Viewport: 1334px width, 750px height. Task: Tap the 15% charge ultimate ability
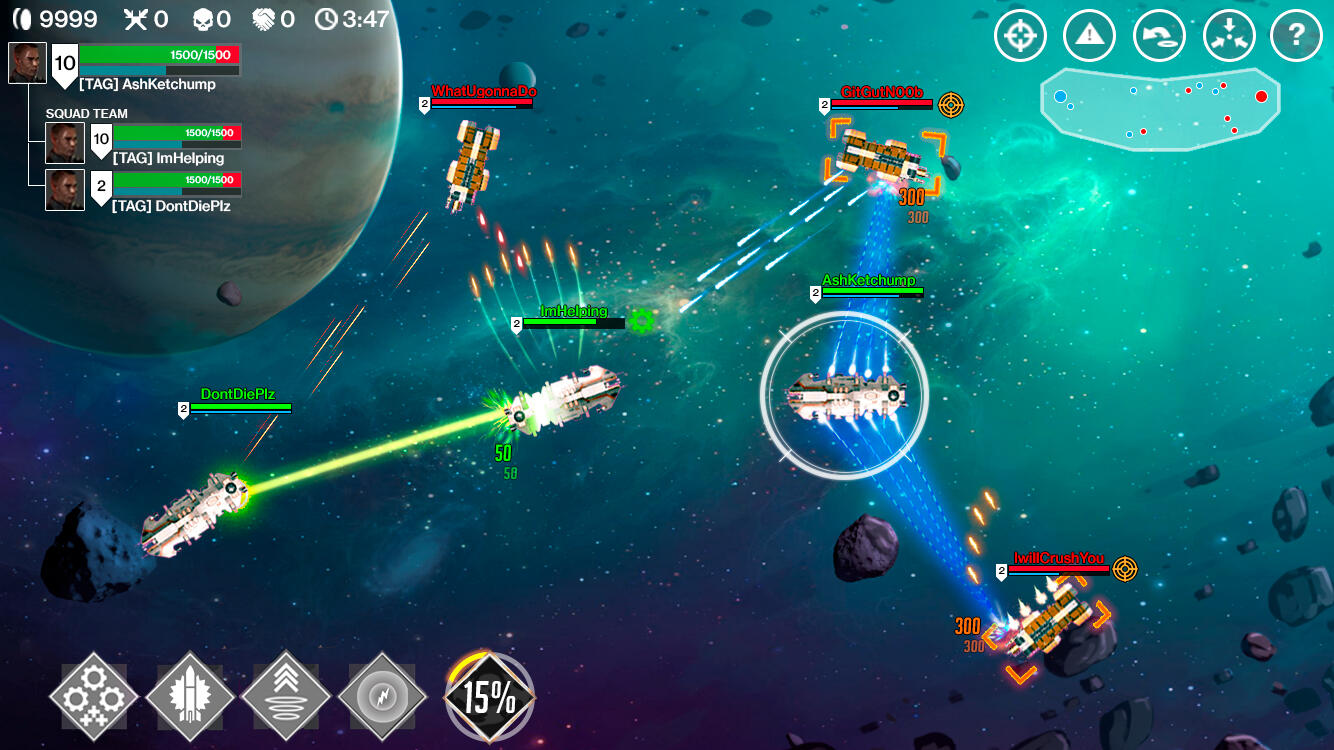[489, 697]
